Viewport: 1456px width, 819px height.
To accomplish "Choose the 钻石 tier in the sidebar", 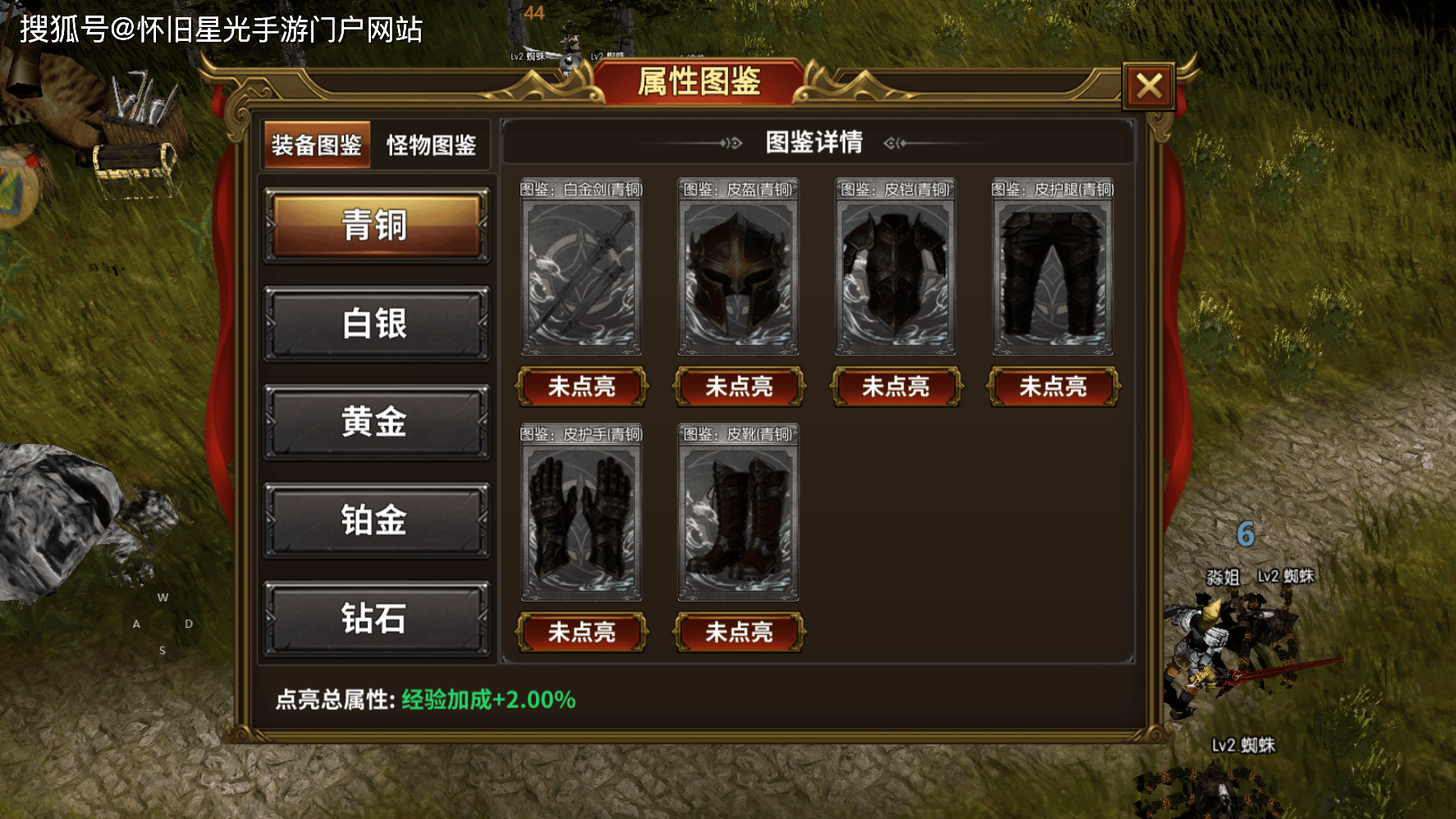I will pos(376,621).
